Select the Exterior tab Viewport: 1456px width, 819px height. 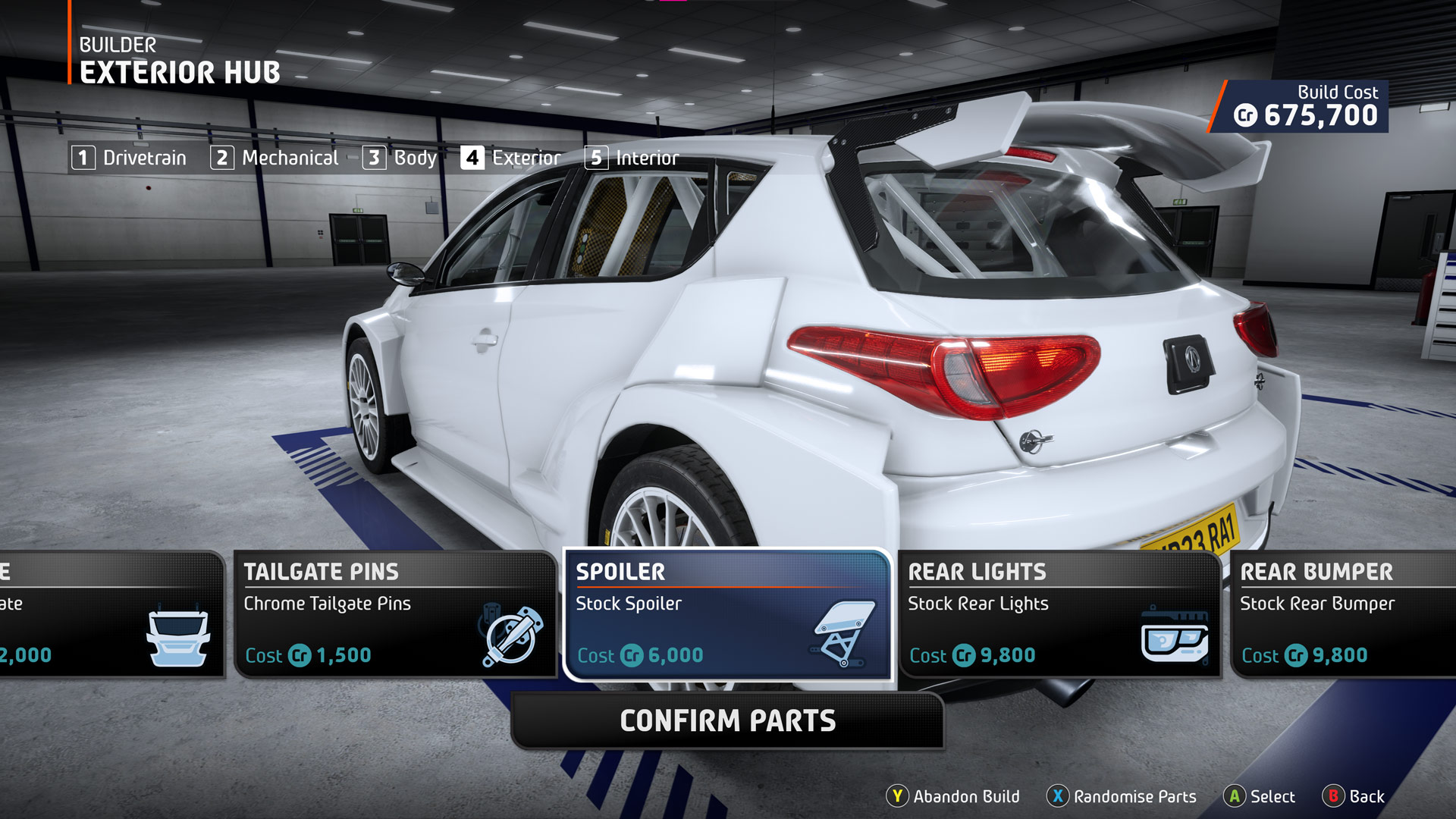(511, 158)
